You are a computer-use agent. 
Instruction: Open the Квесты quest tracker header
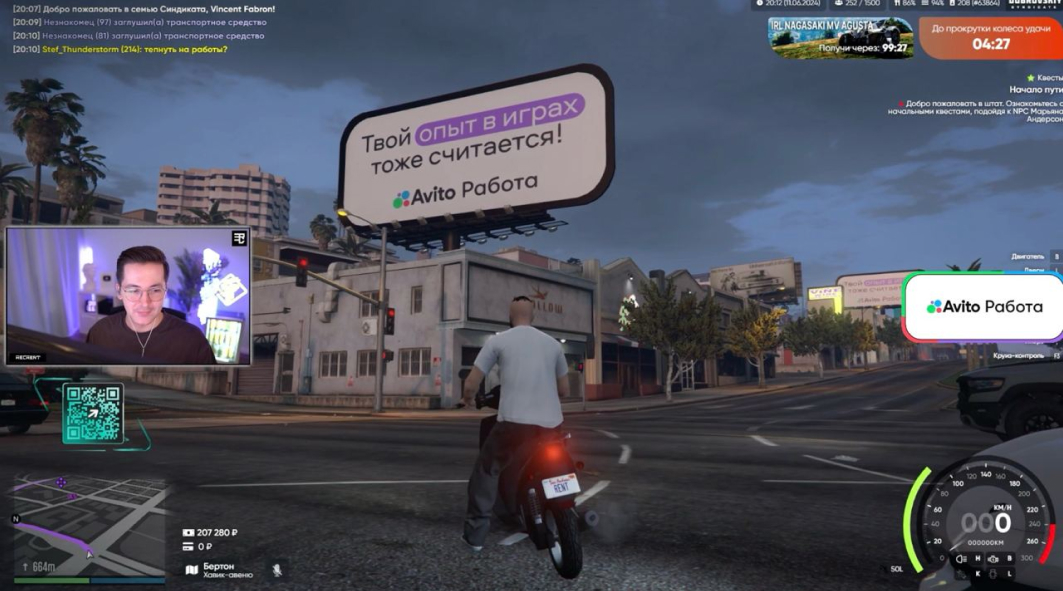pos(1044,77)
